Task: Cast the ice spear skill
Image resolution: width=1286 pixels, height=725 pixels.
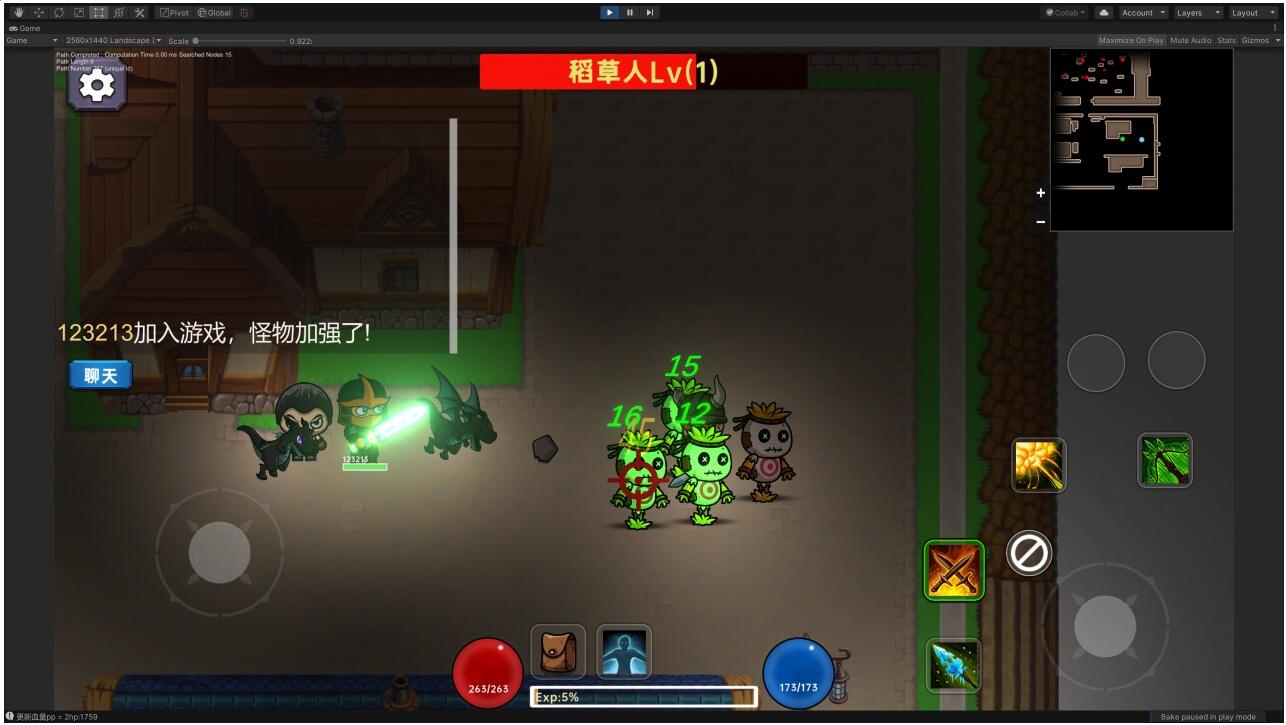Action: pos(952,665)
